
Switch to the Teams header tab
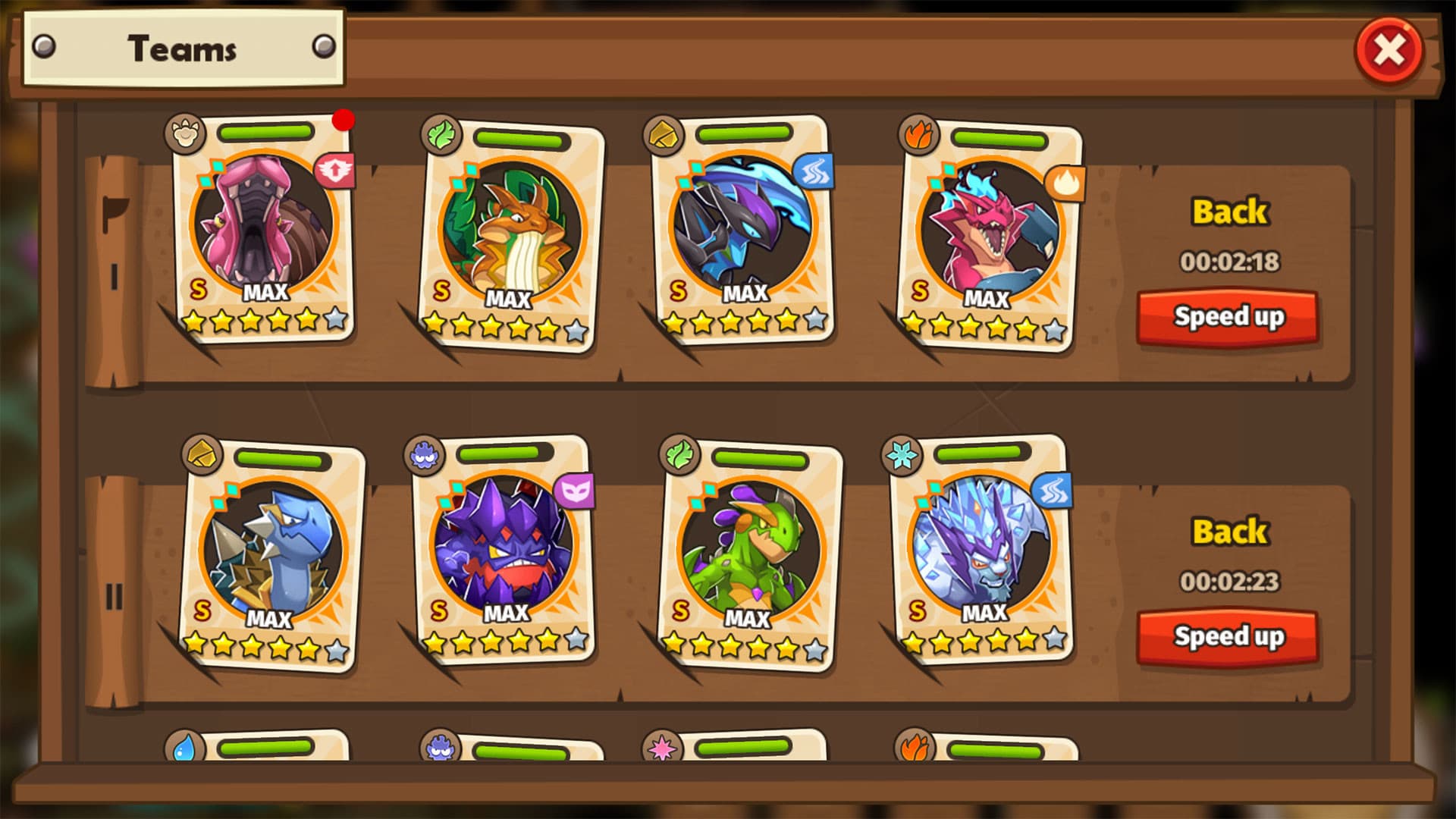coord(182,49)
